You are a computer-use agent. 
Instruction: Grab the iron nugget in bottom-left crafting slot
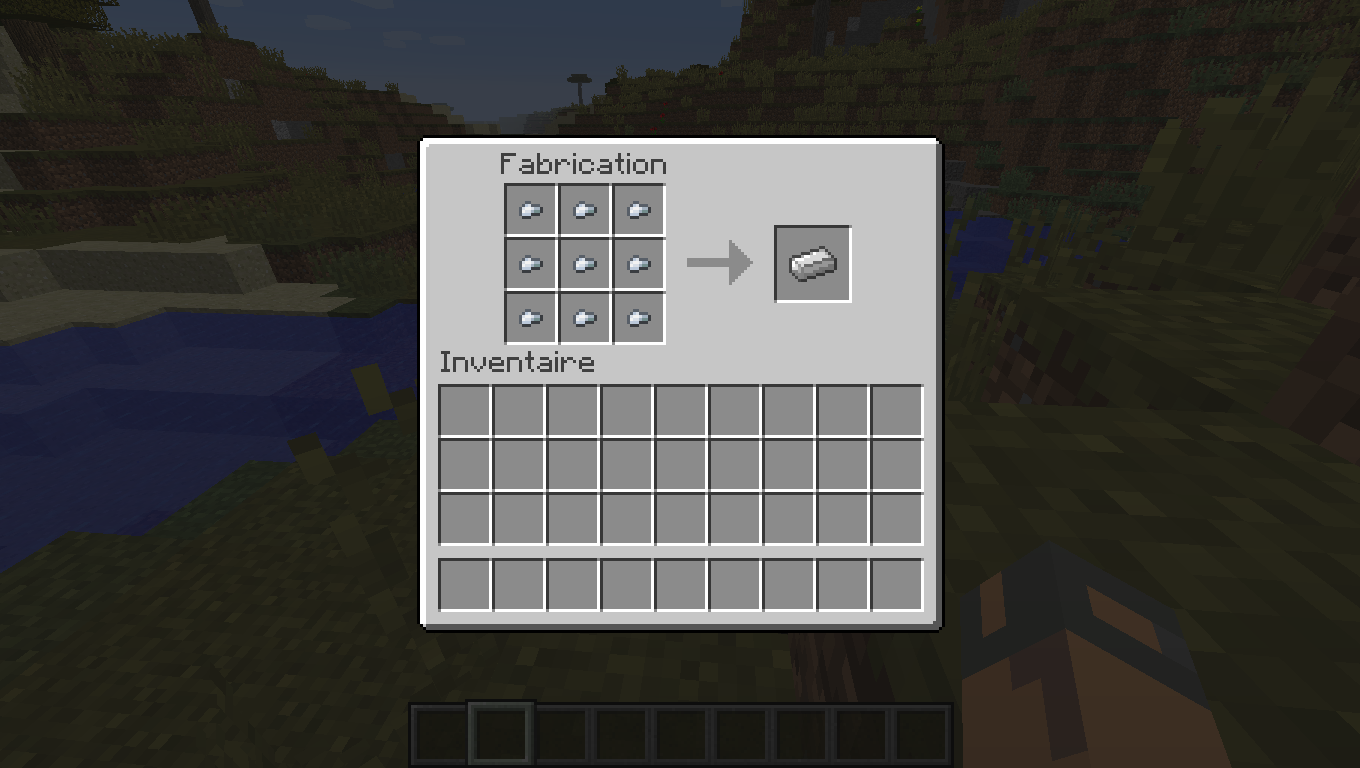click(x=531, y=318)
